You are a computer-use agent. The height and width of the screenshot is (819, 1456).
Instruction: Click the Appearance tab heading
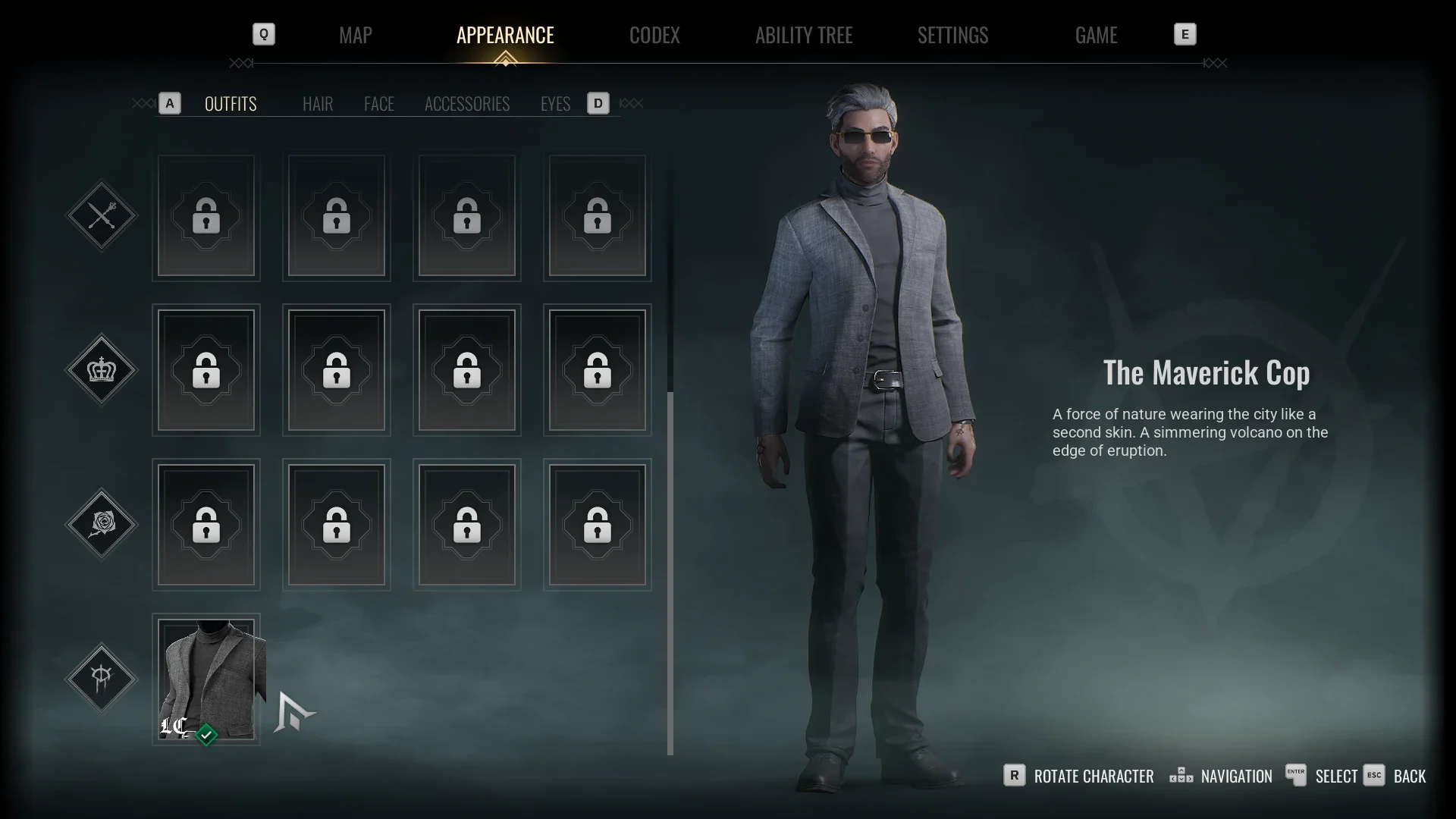[x=505, y=35]
